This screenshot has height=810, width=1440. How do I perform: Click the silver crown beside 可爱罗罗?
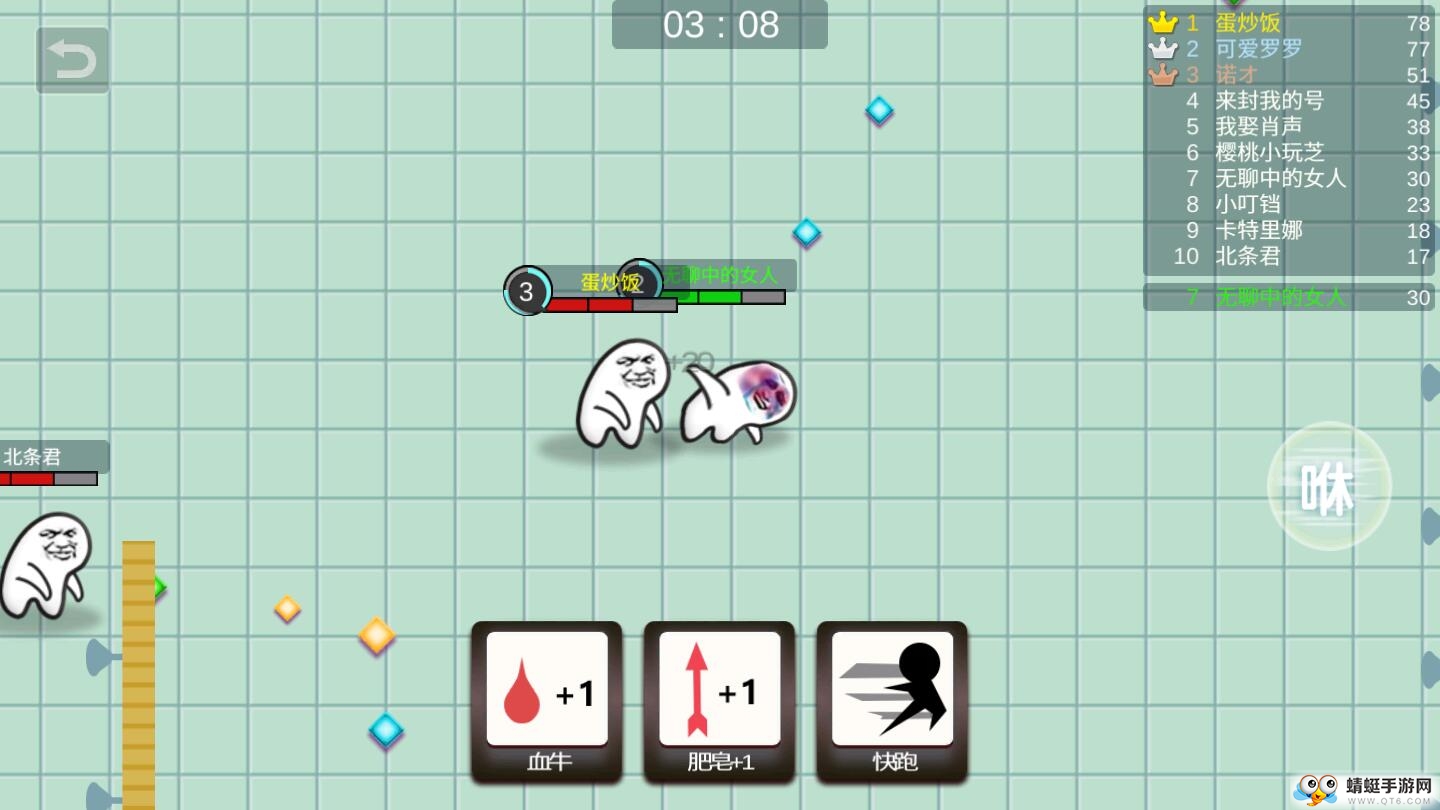pos(1162,47)
